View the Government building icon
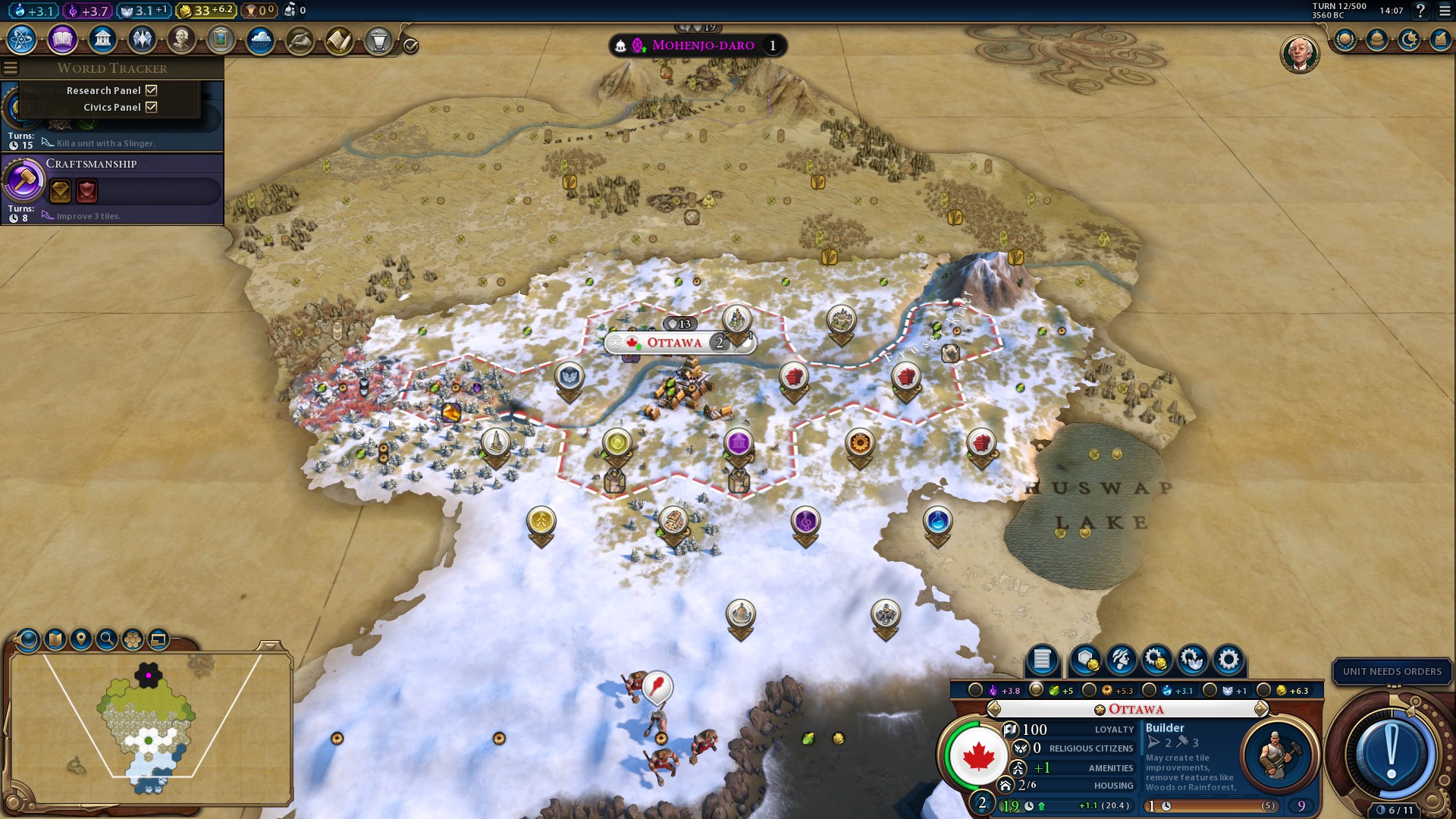 coord(102,39)
